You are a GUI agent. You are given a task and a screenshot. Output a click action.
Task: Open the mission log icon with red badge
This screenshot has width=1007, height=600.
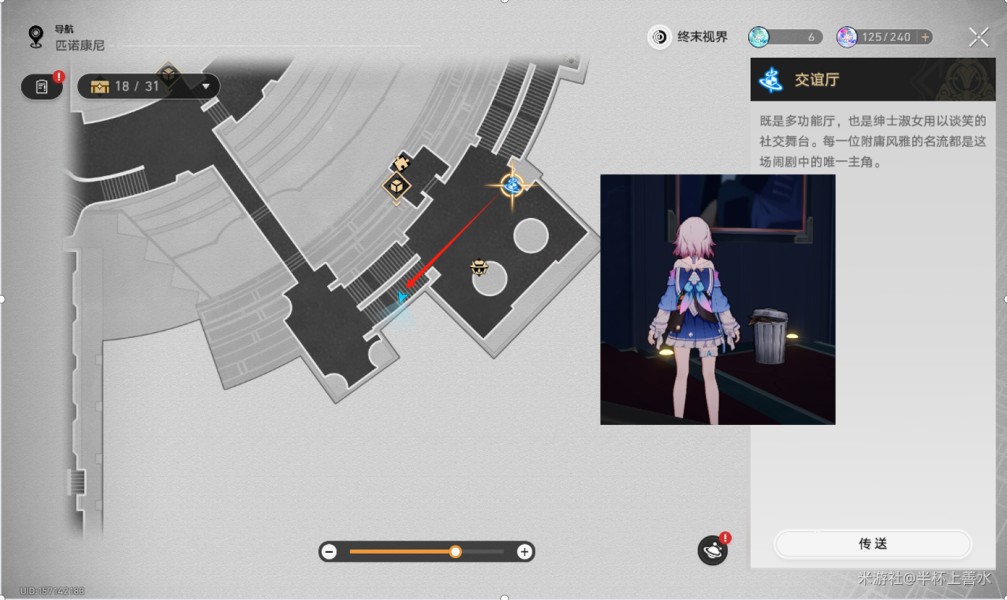pyautogui.click(x=42, y=87)
